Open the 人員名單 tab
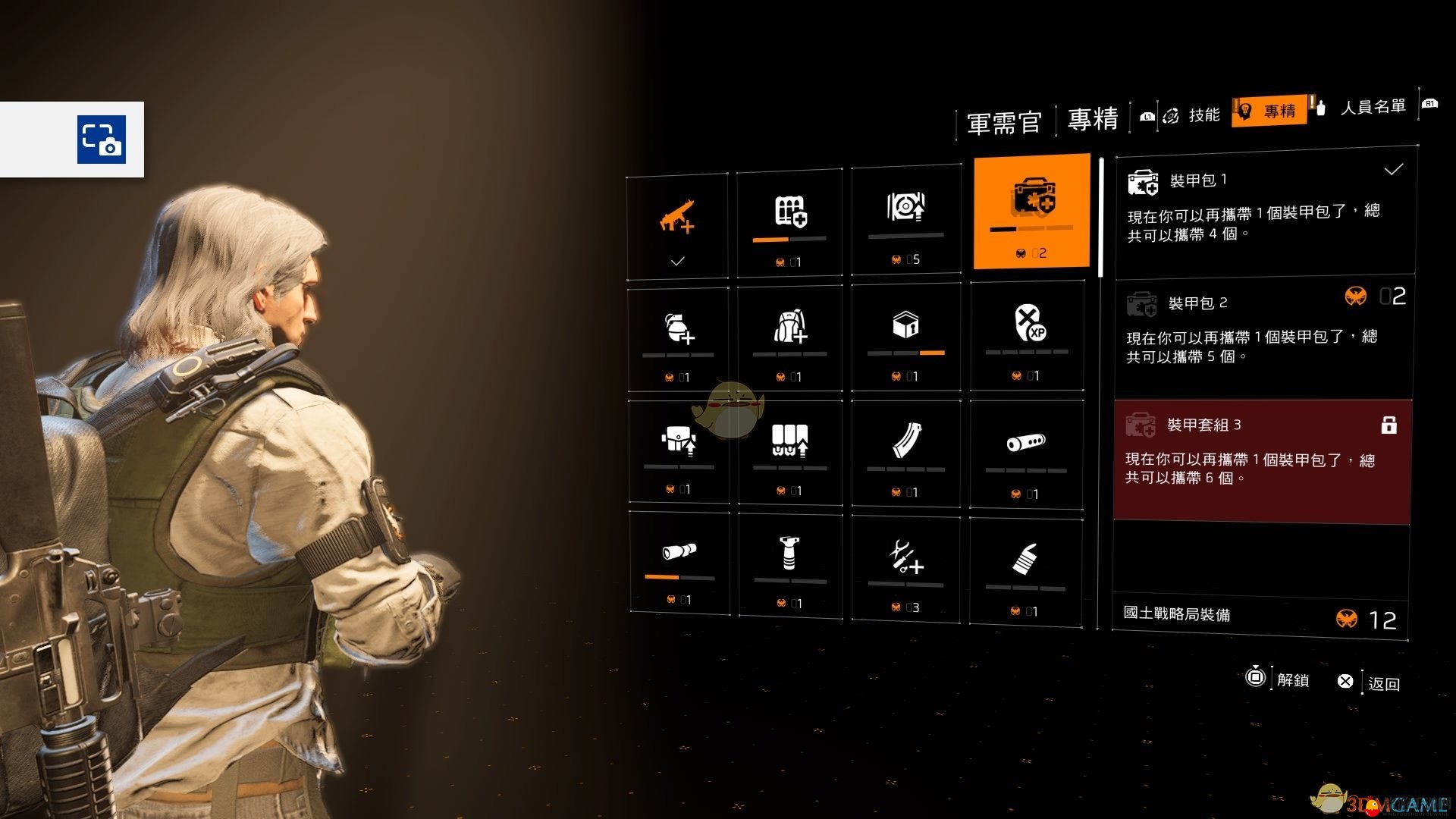Viewport: 1456px width, 819px height. (x=1373, y=108)
